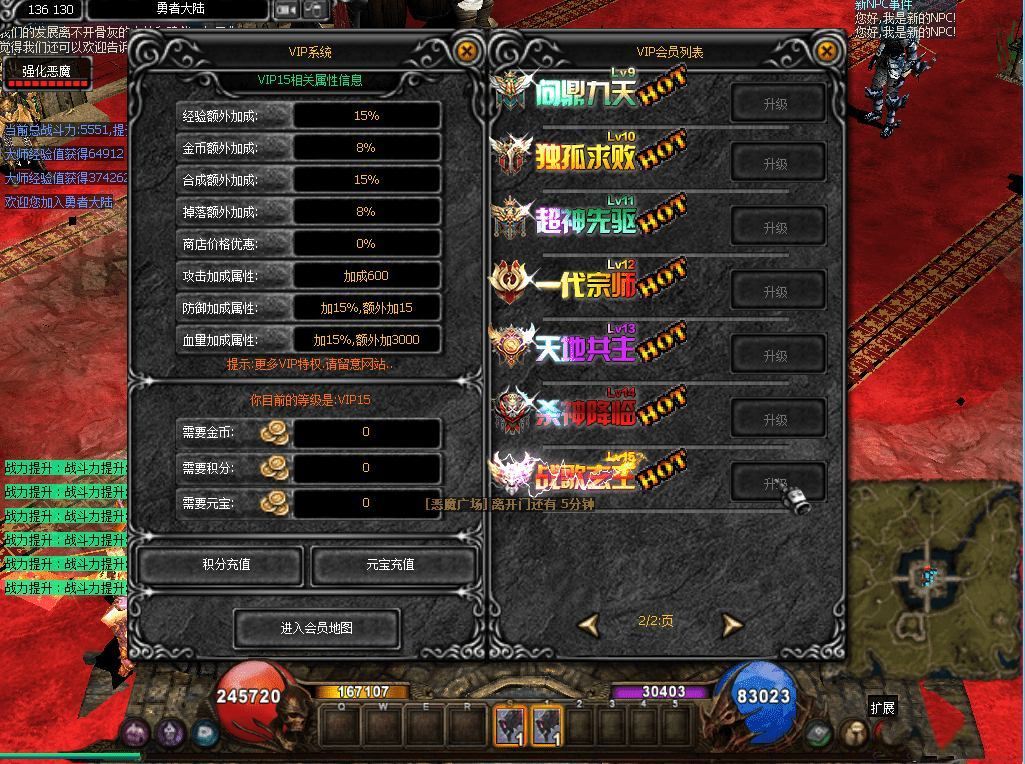Upgrade to the 问鼎九天 Lv9 VIP tier

coord(776,104)
